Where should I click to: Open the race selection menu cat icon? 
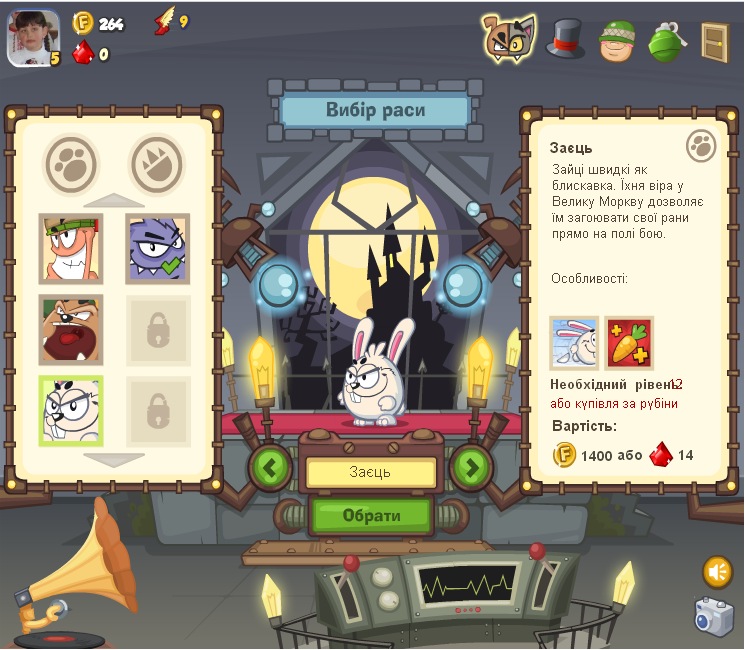point(509,37)
